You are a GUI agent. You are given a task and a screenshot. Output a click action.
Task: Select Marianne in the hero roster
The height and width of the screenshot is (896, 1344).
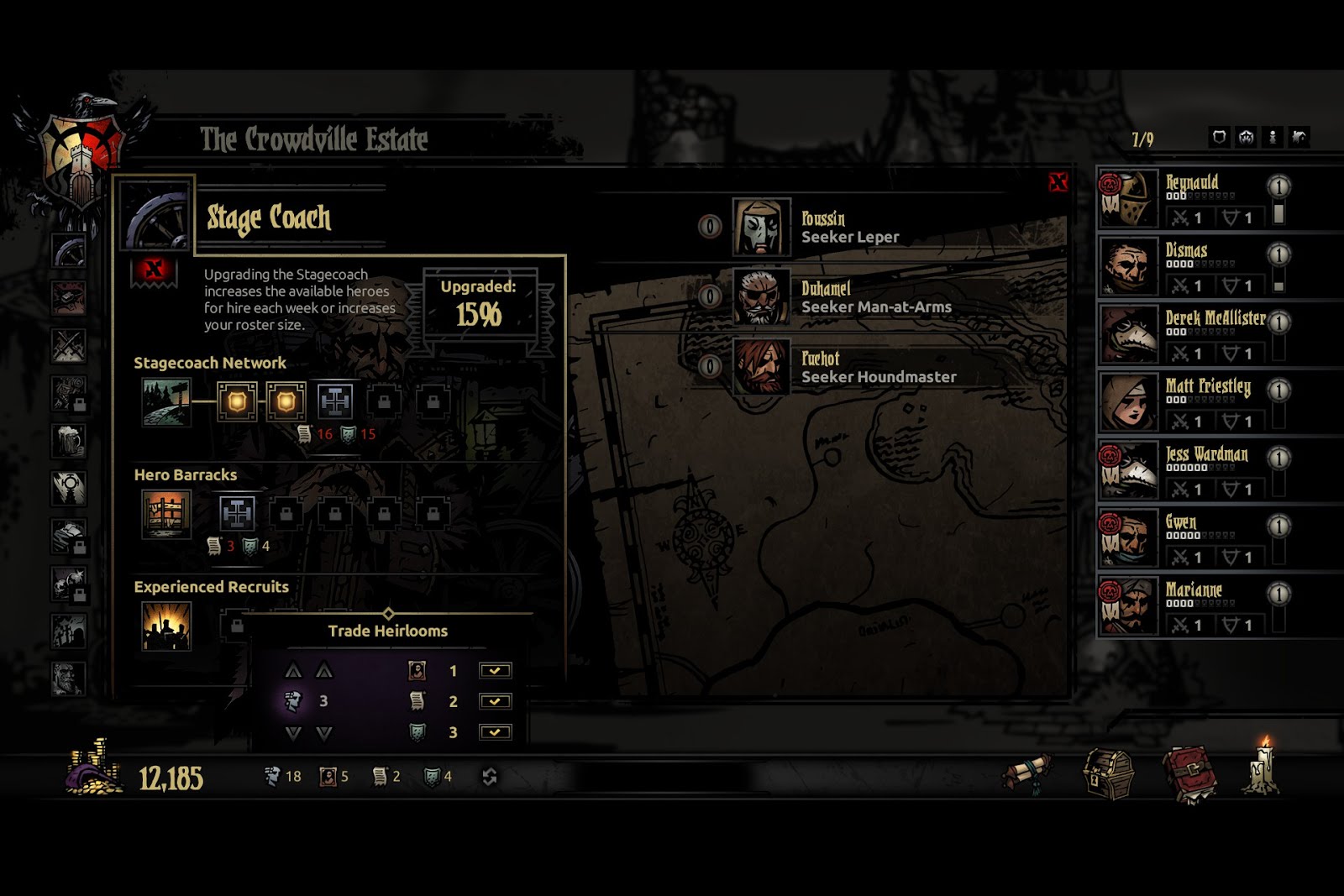click(1193, 606)
